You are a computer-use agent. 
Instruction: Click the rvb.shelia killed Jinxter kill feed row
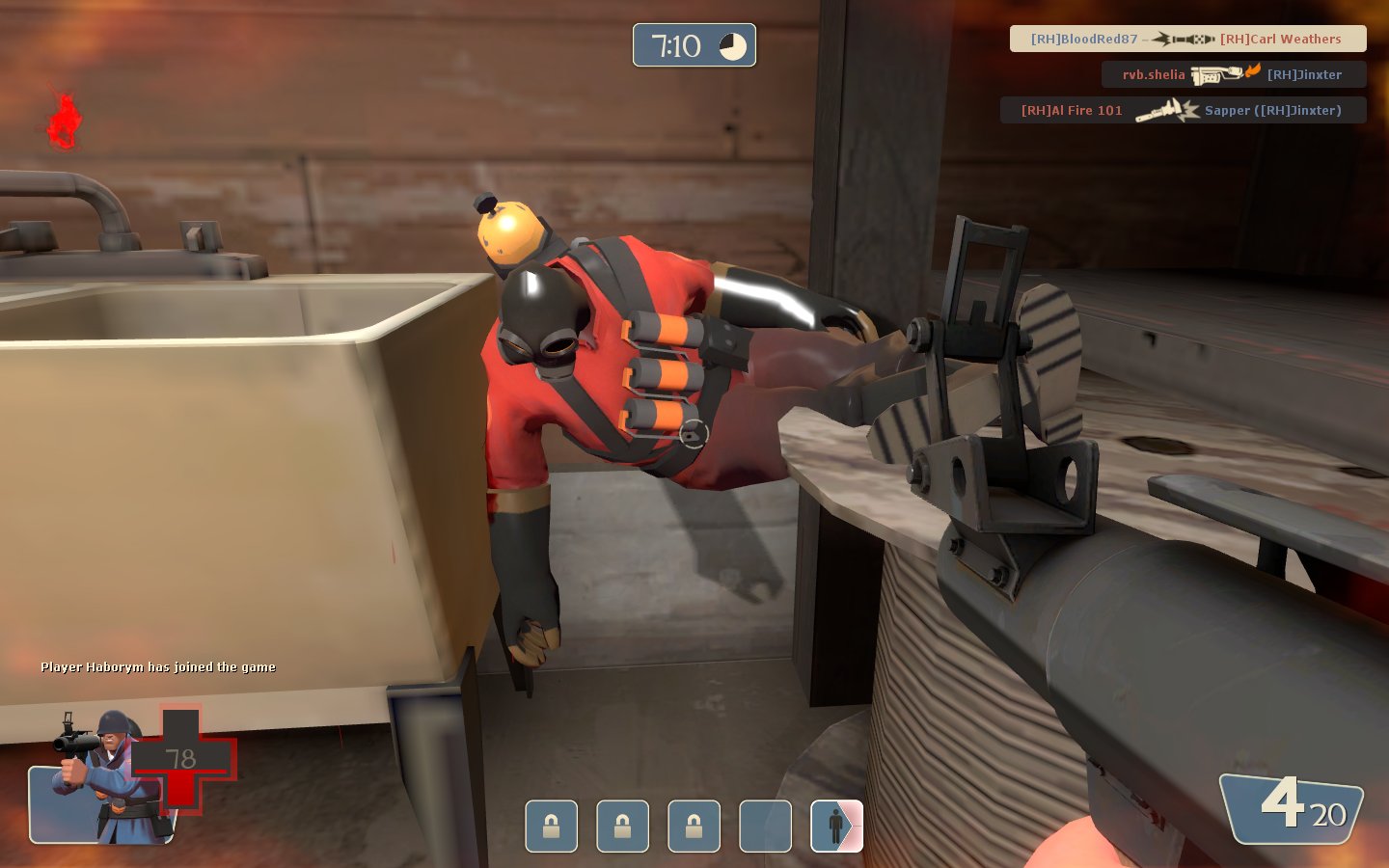pyautogui.click(x=1234, y=74)
